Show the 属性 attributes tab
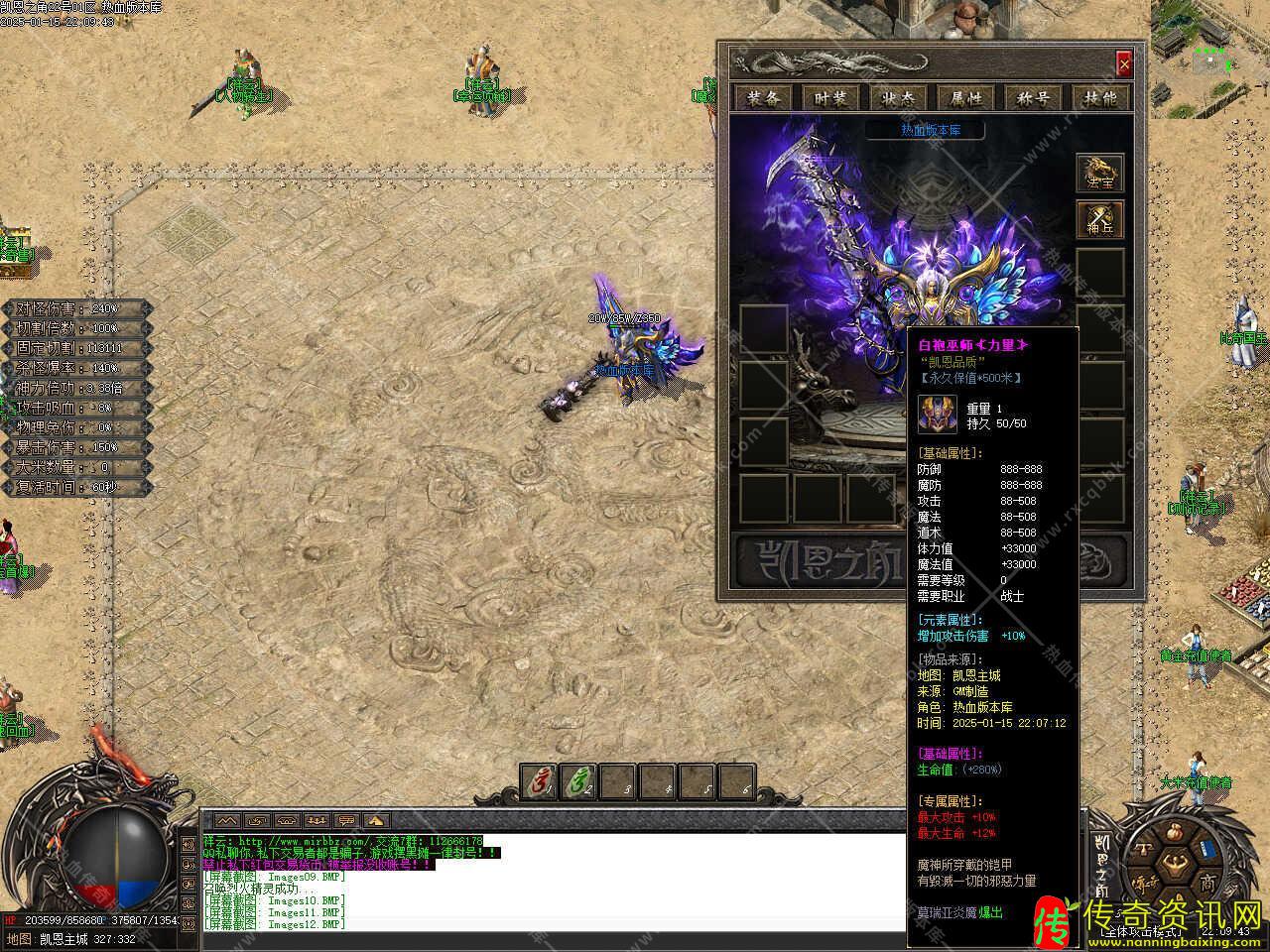 [965, 97]
